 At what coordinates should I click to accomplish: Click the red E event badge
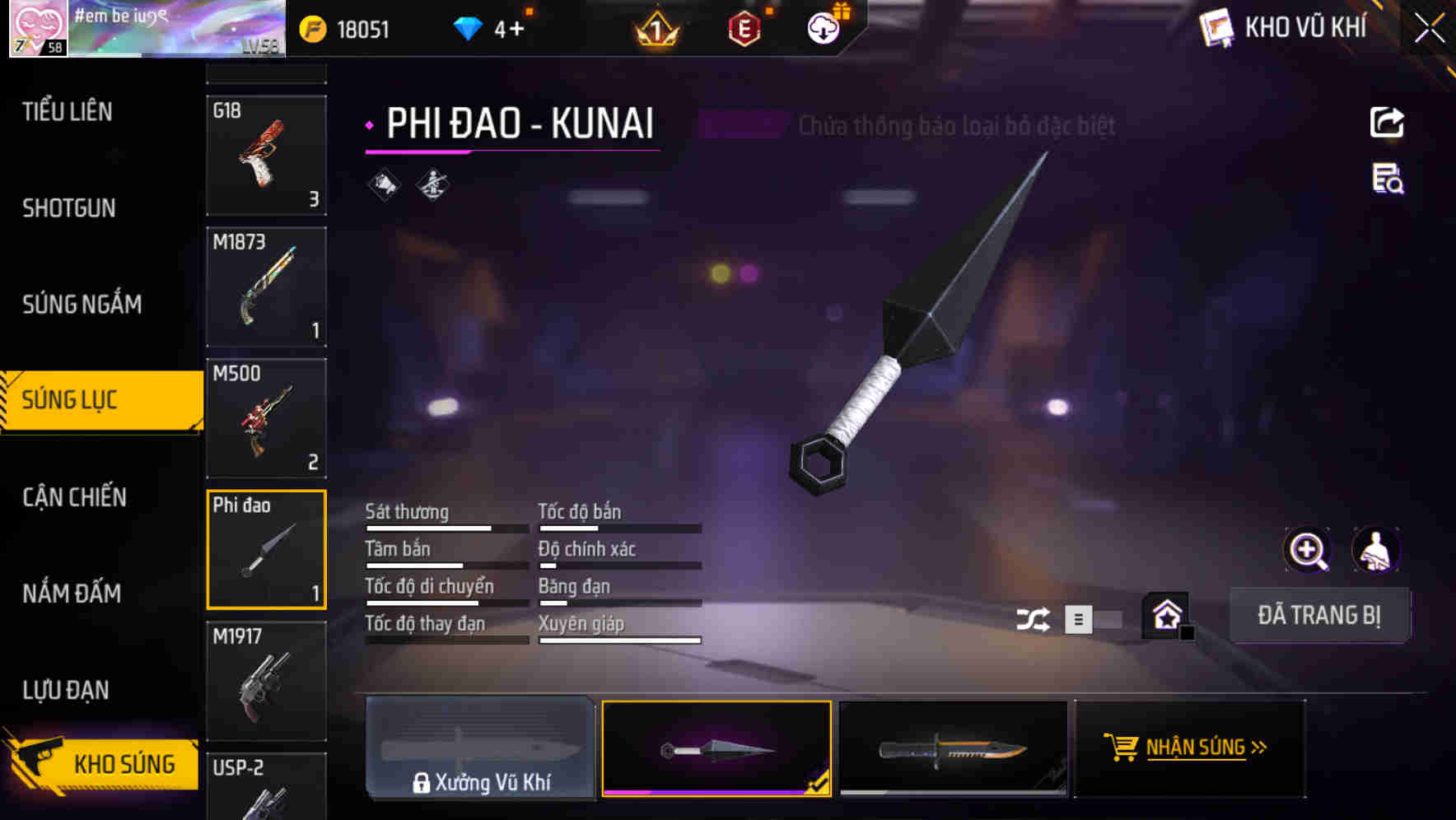tap(744, 27)
